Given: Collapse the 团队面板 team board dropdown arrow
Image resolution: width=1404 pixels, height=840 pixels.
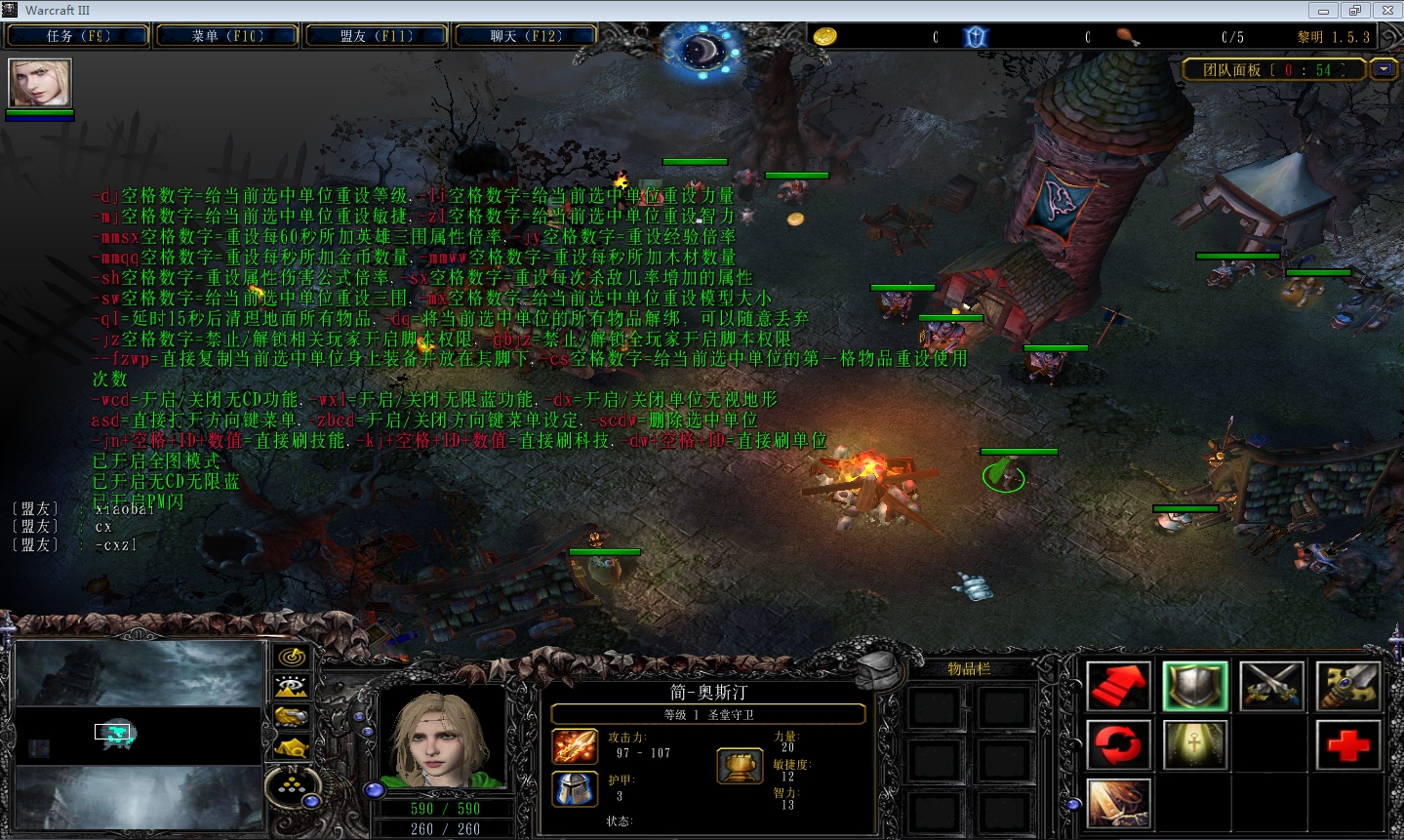Looking at the screenshot, I should (x=1384, y=69).
